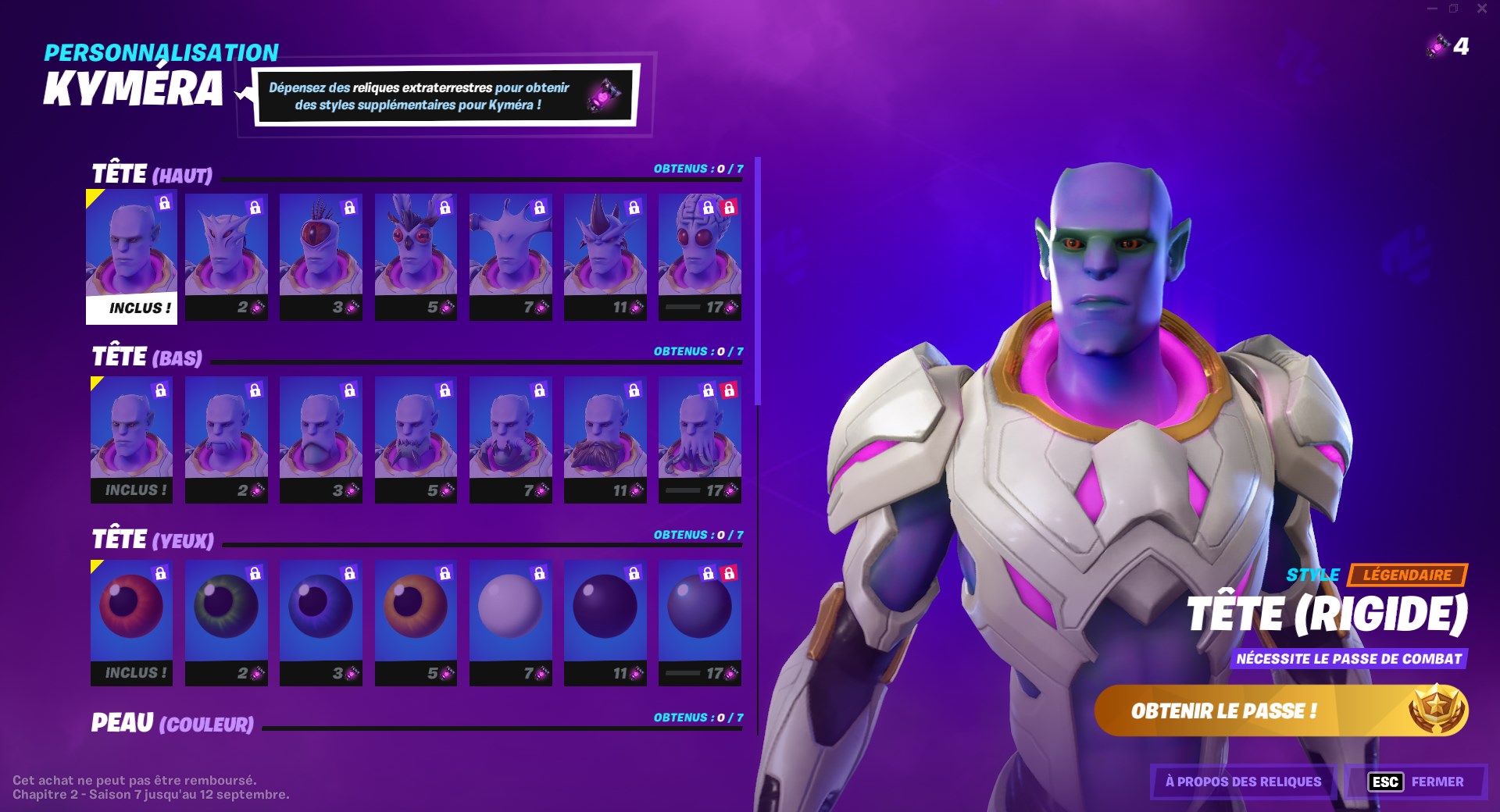Select the orange eye color swatch
Screen dimensions: 1500x812
pos(416,617)
